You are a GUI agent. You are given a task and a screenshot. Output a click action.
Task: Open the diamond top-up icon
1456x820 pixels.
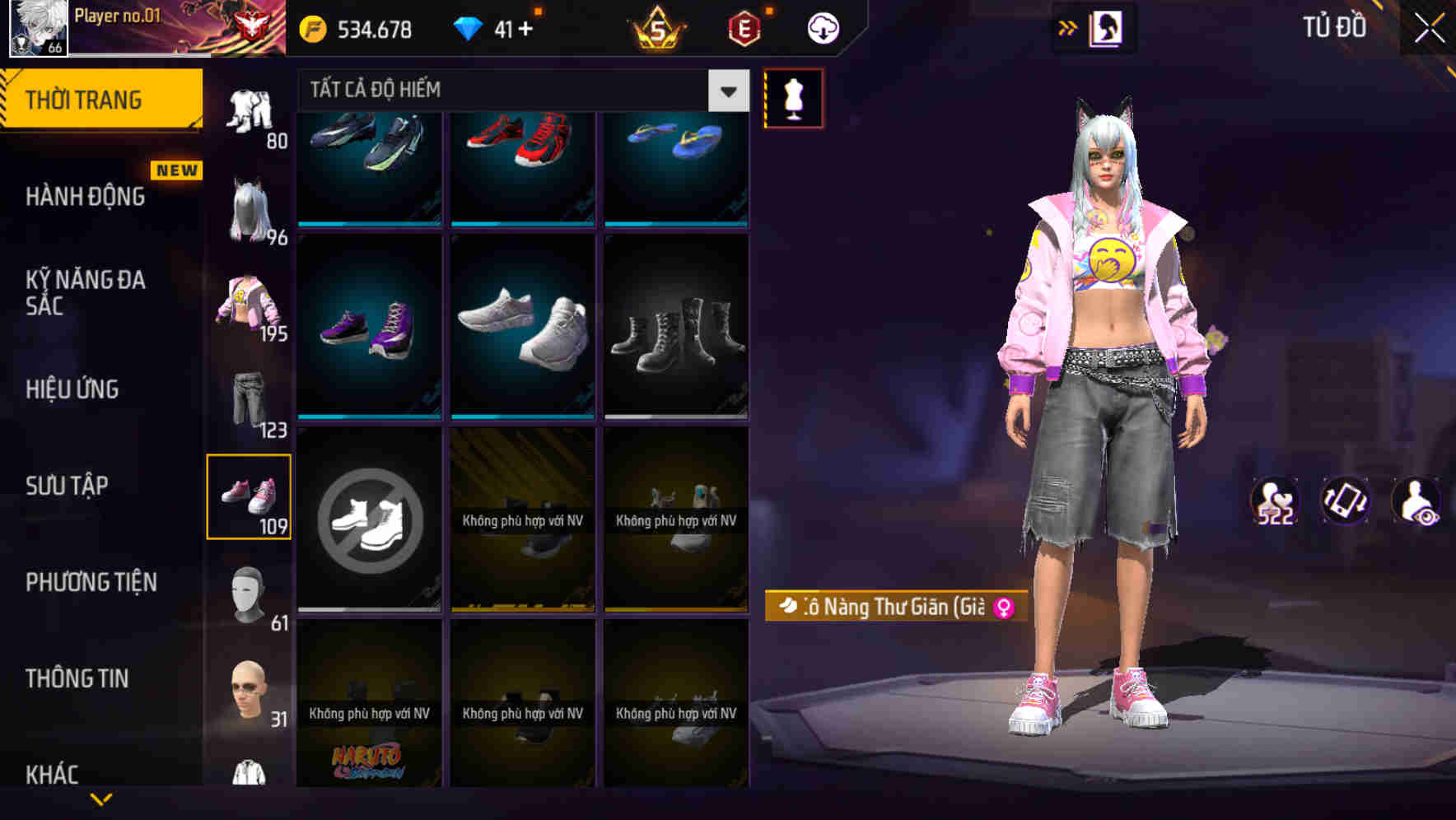click(x=469, y=26)
